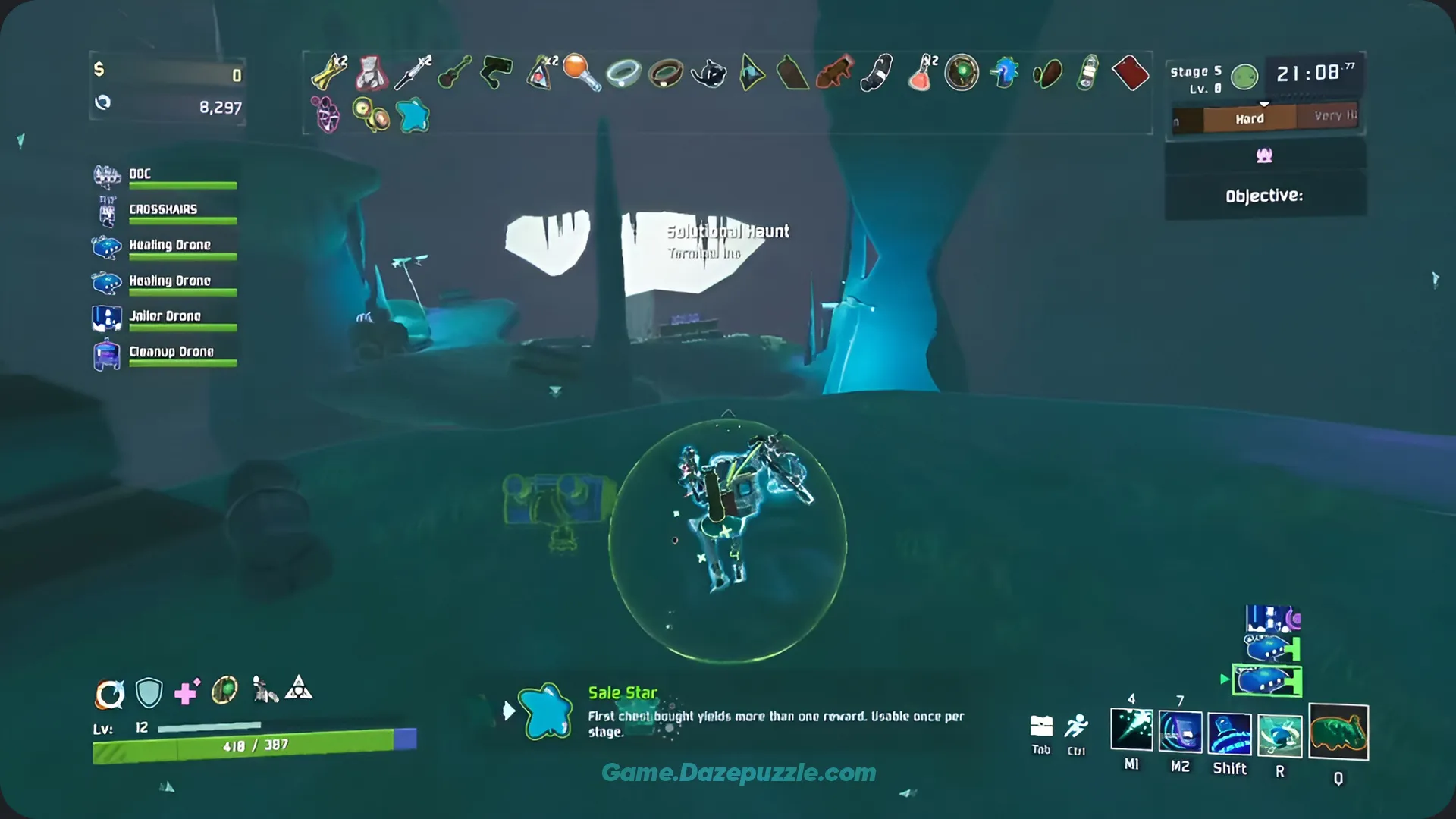This screenshot has height=819, width=1456.
Task: Select the M2 secondary ability icon
Action: coord(1180,730)
